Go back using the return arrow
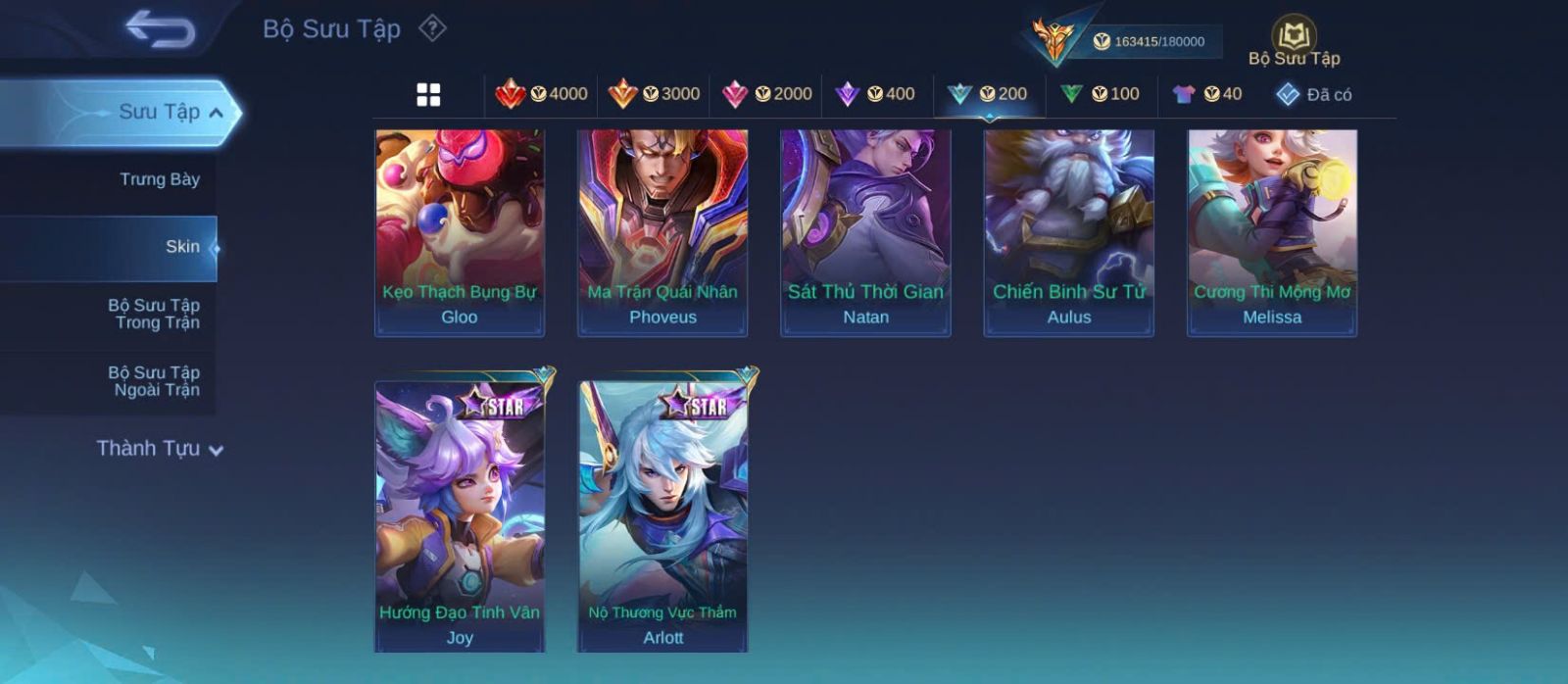 click(x=160, y=28)
